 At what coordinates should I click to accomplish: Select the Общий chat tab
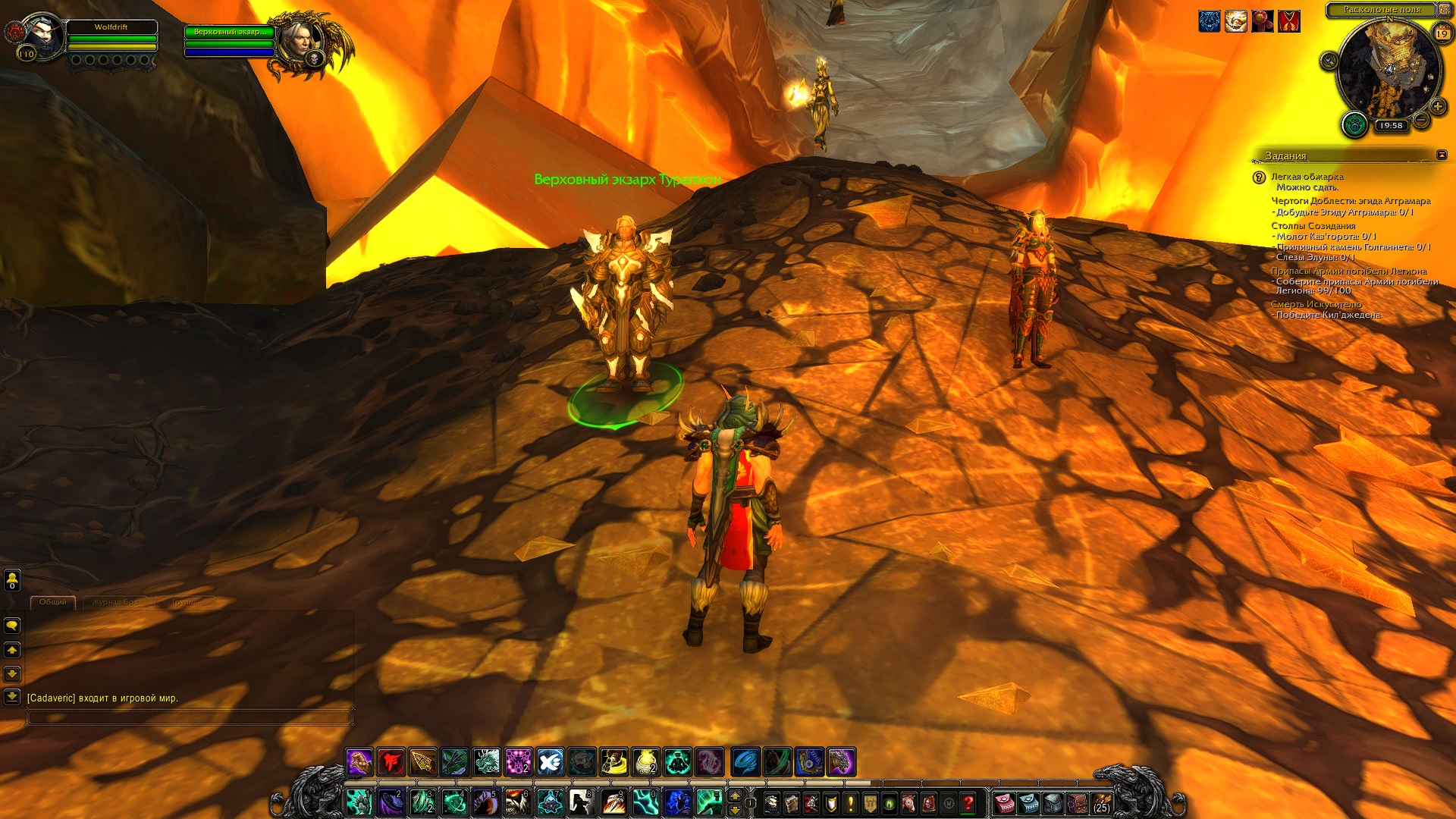(53, 602)
